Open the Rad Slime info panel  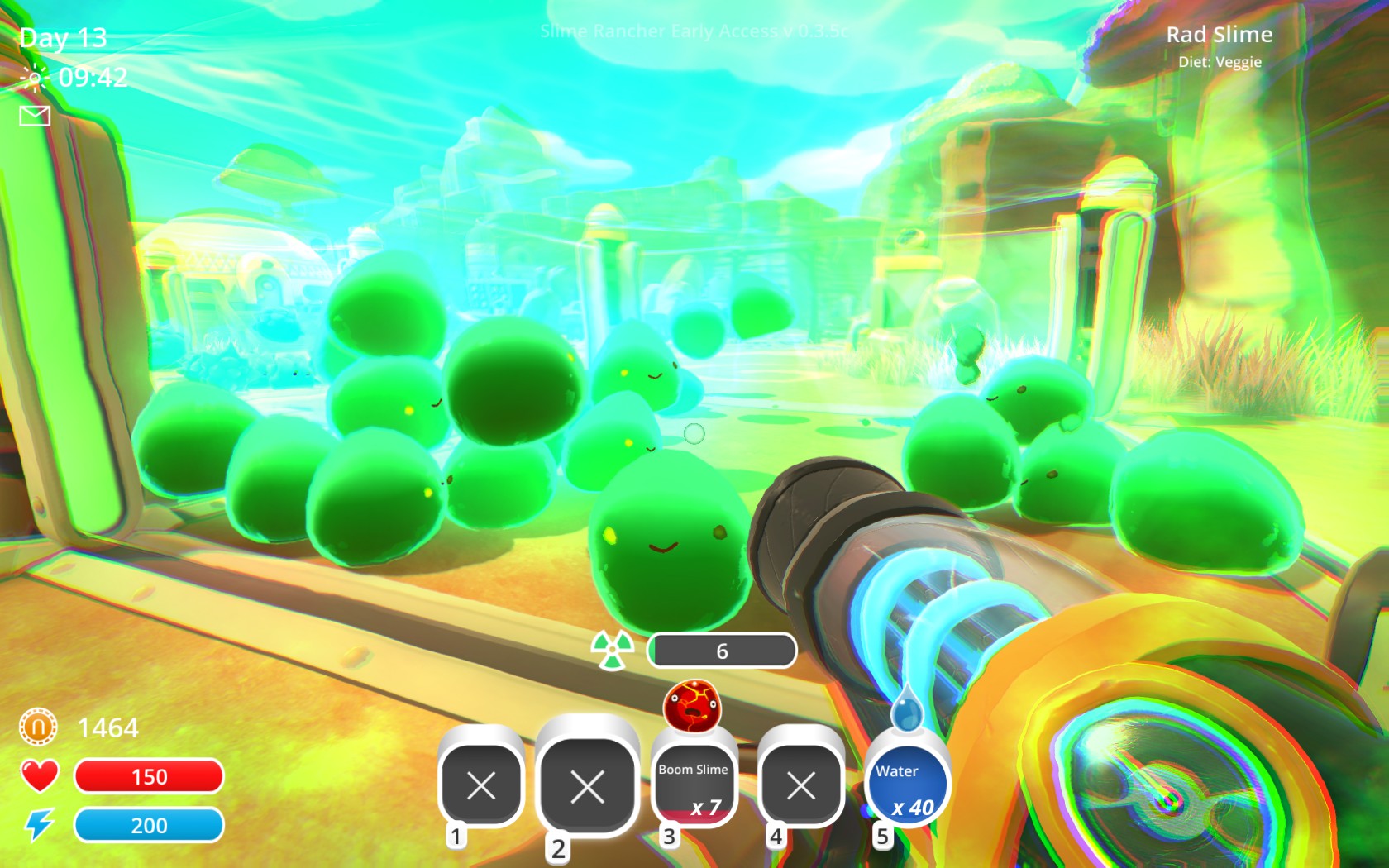tap(1220, 35)
